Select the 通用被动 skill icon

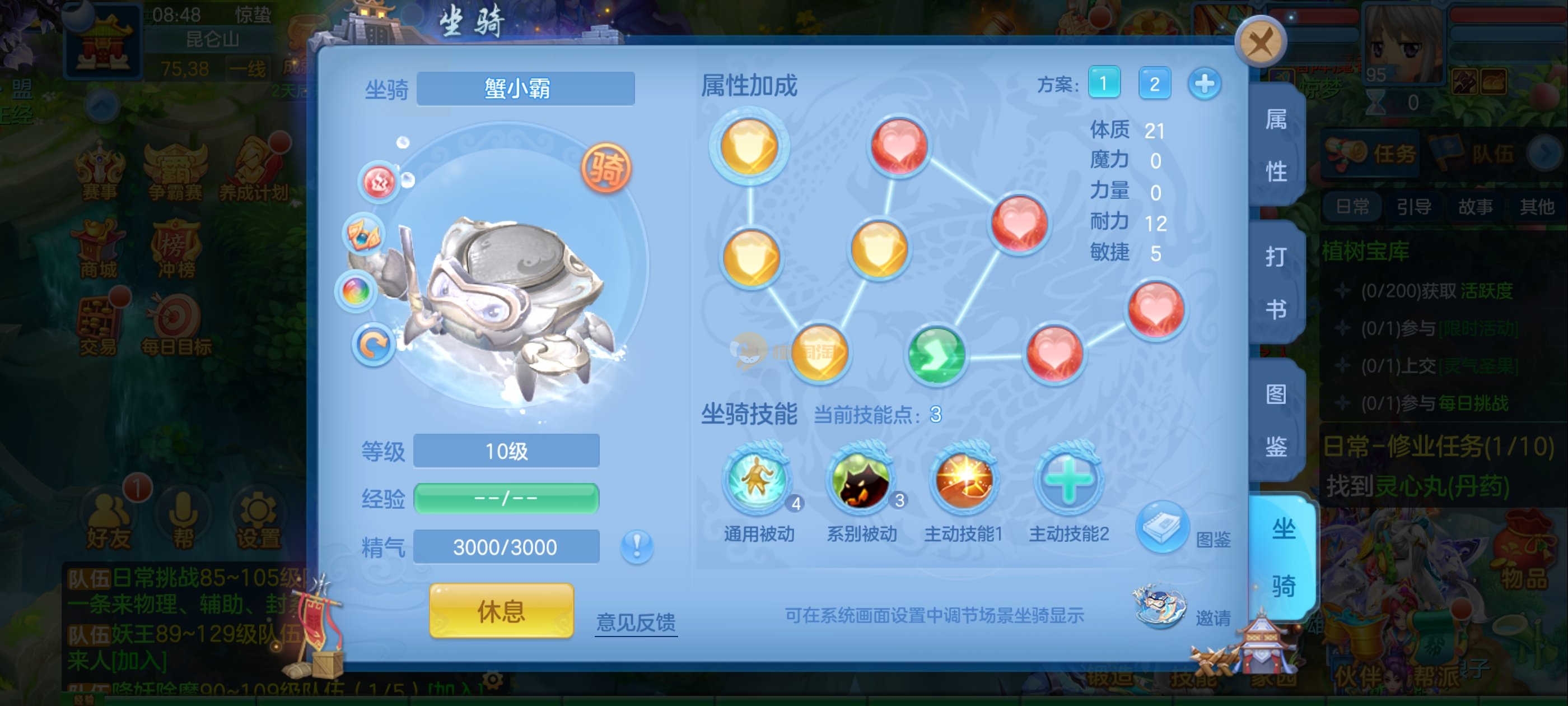click(x=757, y=480)
